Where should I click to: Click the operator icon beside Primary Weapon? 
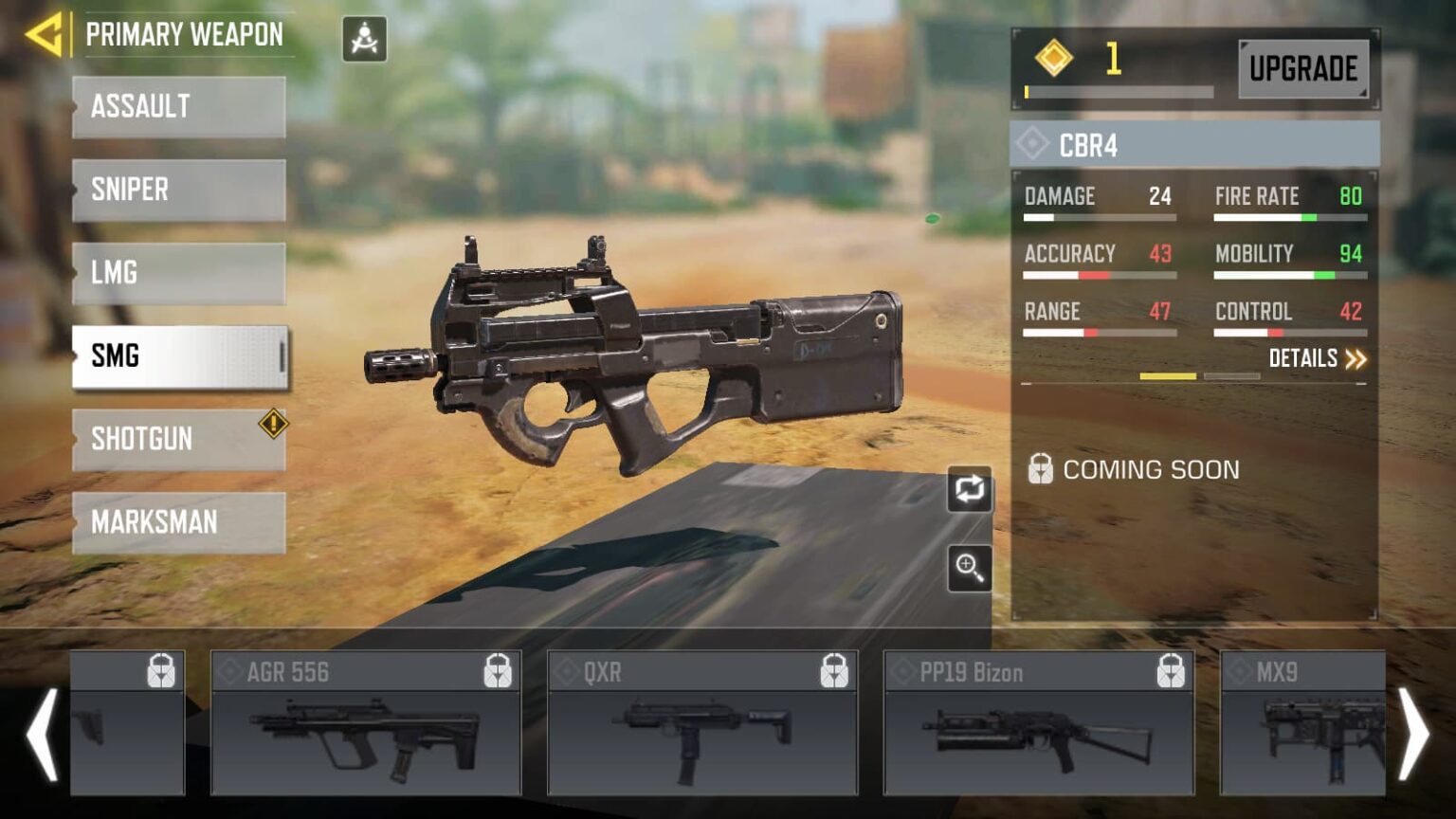click(364, 39)
